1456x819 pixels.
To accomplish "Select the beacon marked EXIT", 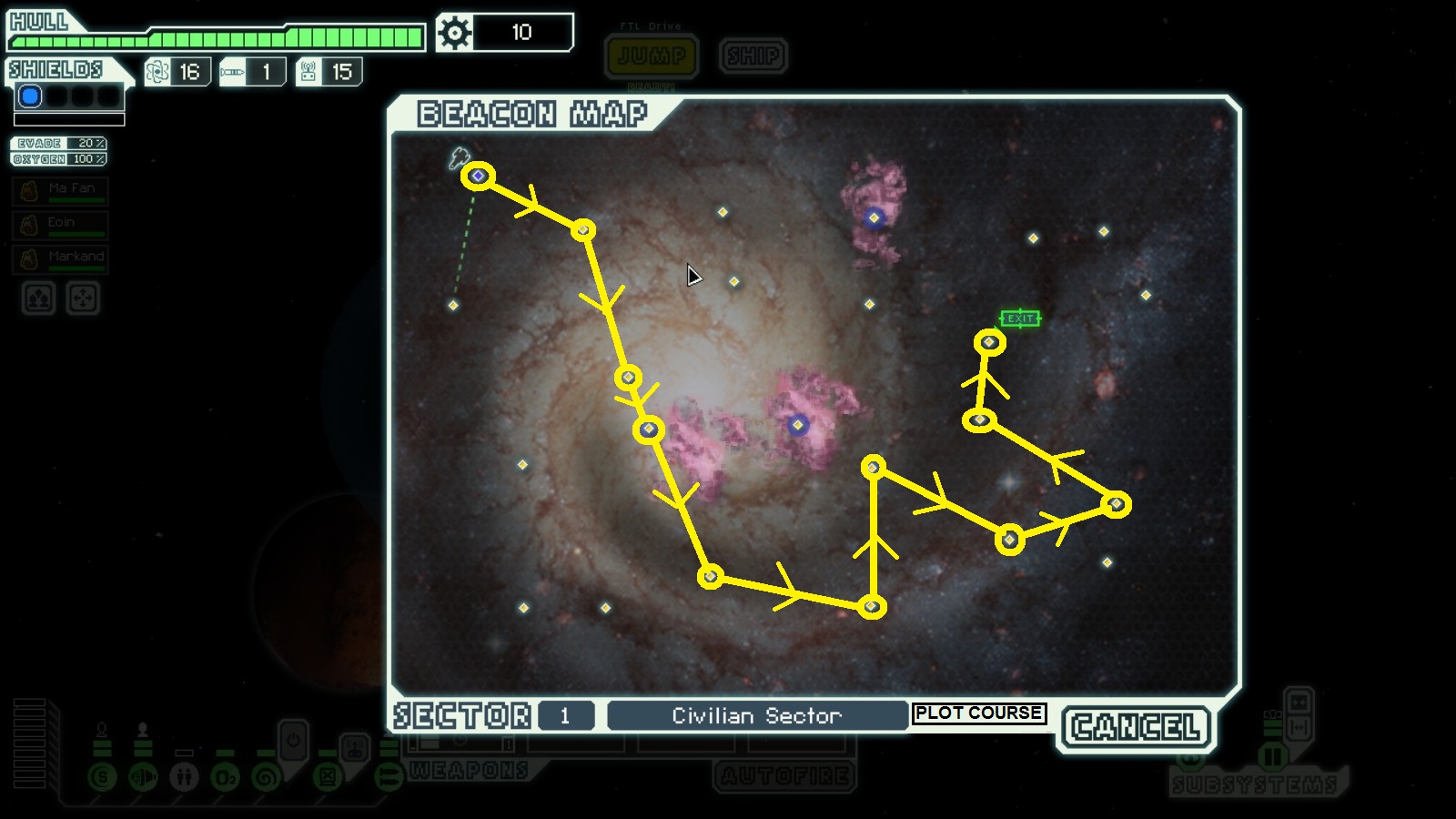I will 989,342.
